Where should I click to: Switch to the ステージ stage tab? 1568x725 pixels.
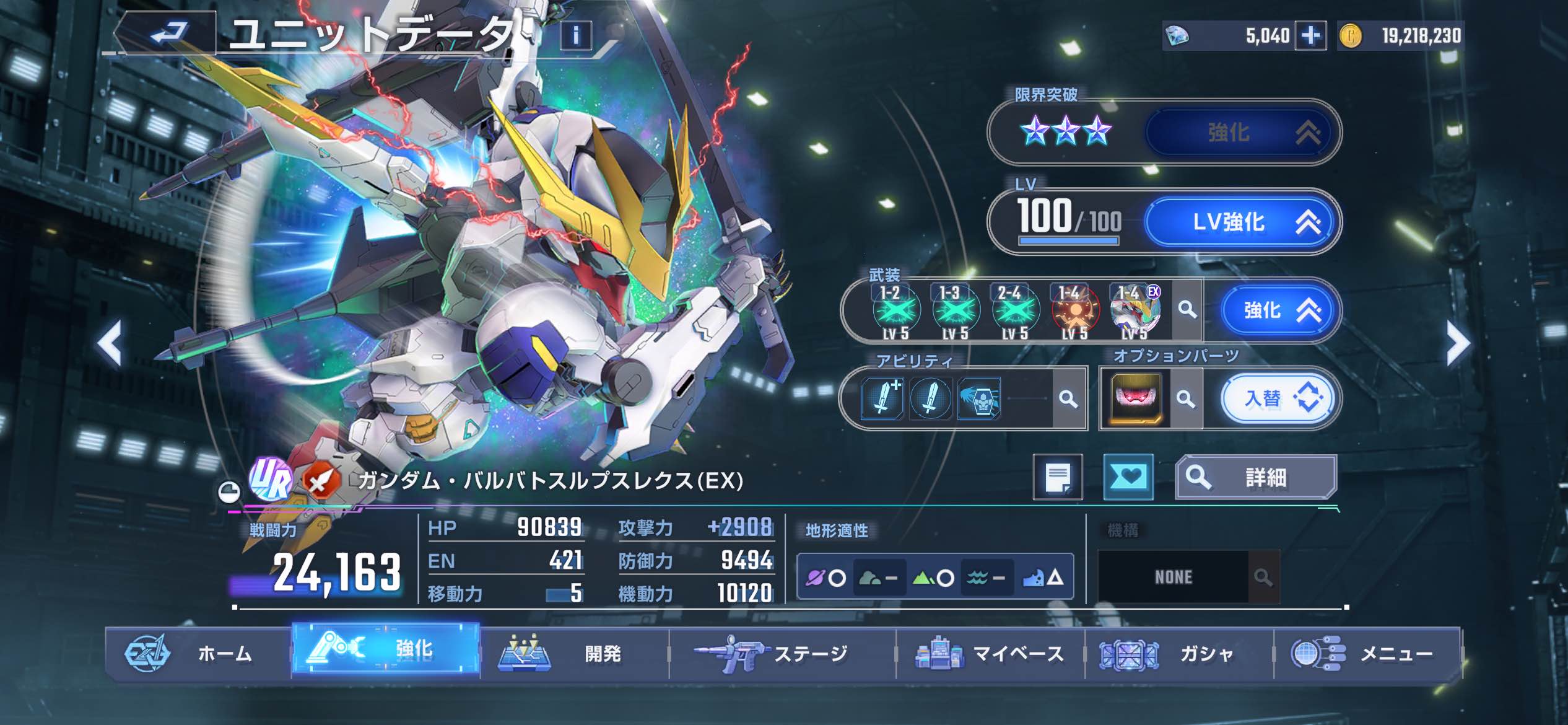tap(782, 654)
